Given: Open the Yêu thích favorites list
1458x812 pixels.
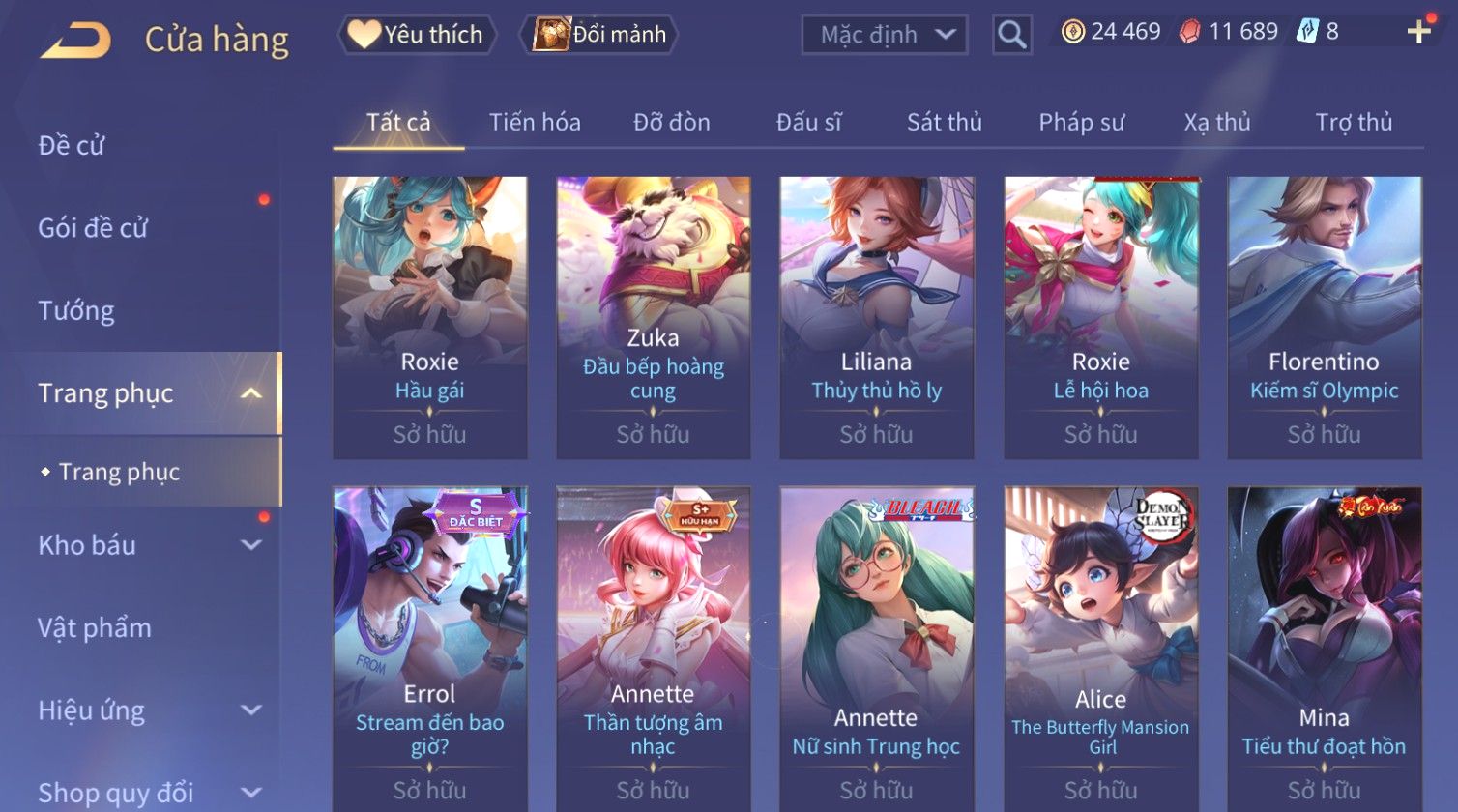Looking at the screenshot, I should (x=417, y=35).
